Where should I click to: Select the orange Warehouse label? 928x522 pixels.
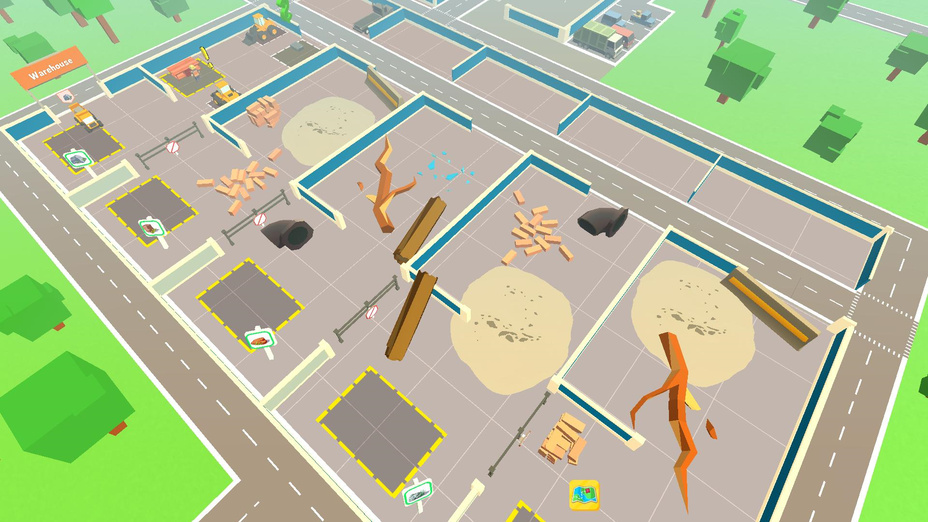pos(49,70)
